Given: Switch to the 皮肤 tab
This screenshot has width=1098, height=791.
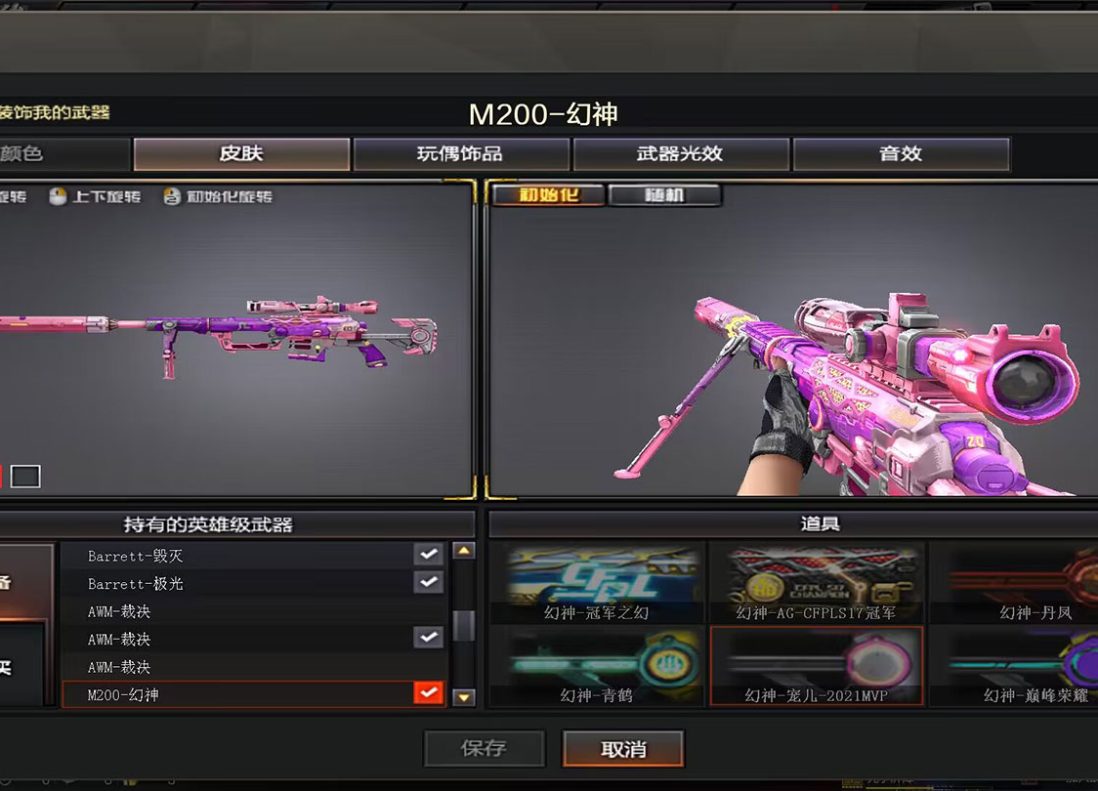Looking at the screenshot, I should point(241,154).
